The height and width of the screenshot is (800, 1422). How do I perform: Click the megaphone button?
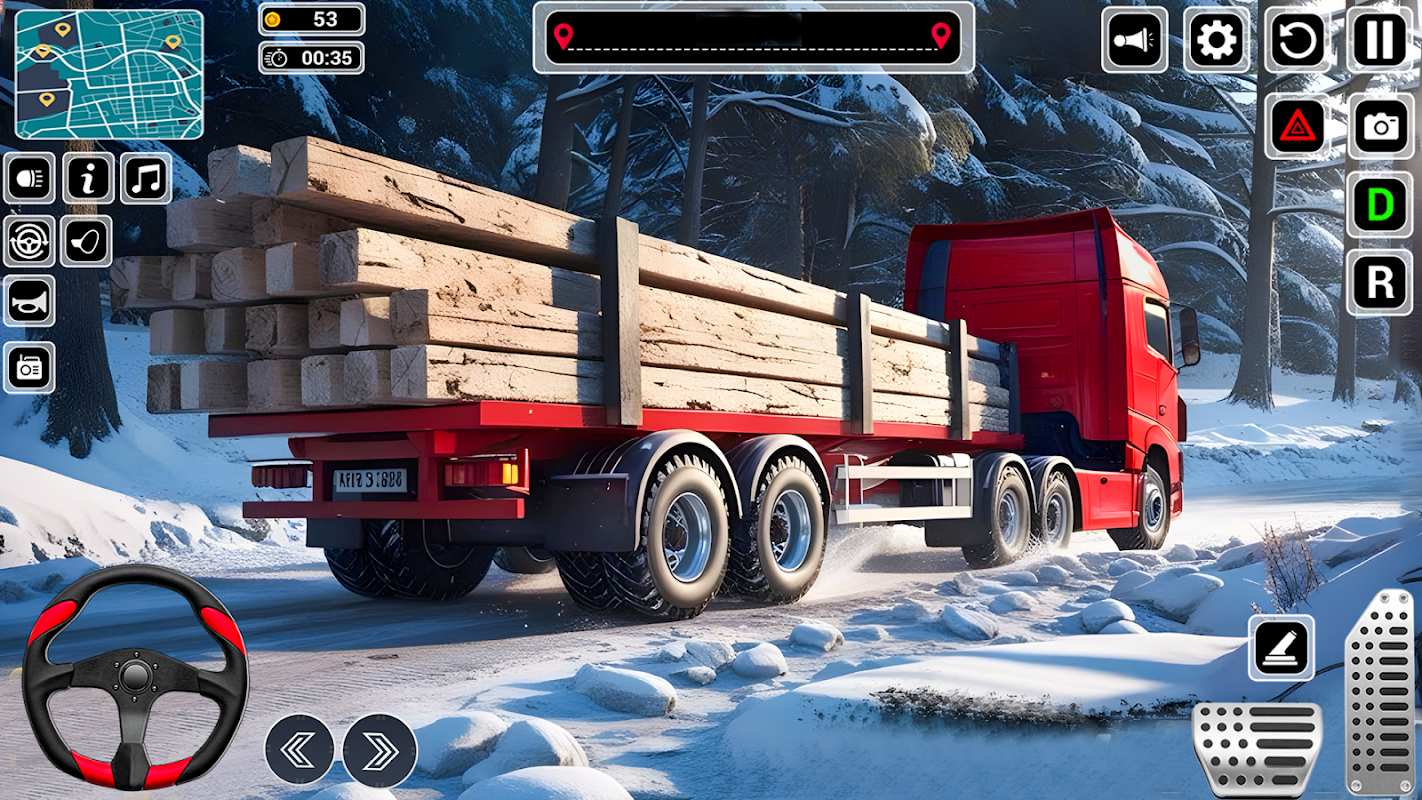click(x=1134, y=41)
